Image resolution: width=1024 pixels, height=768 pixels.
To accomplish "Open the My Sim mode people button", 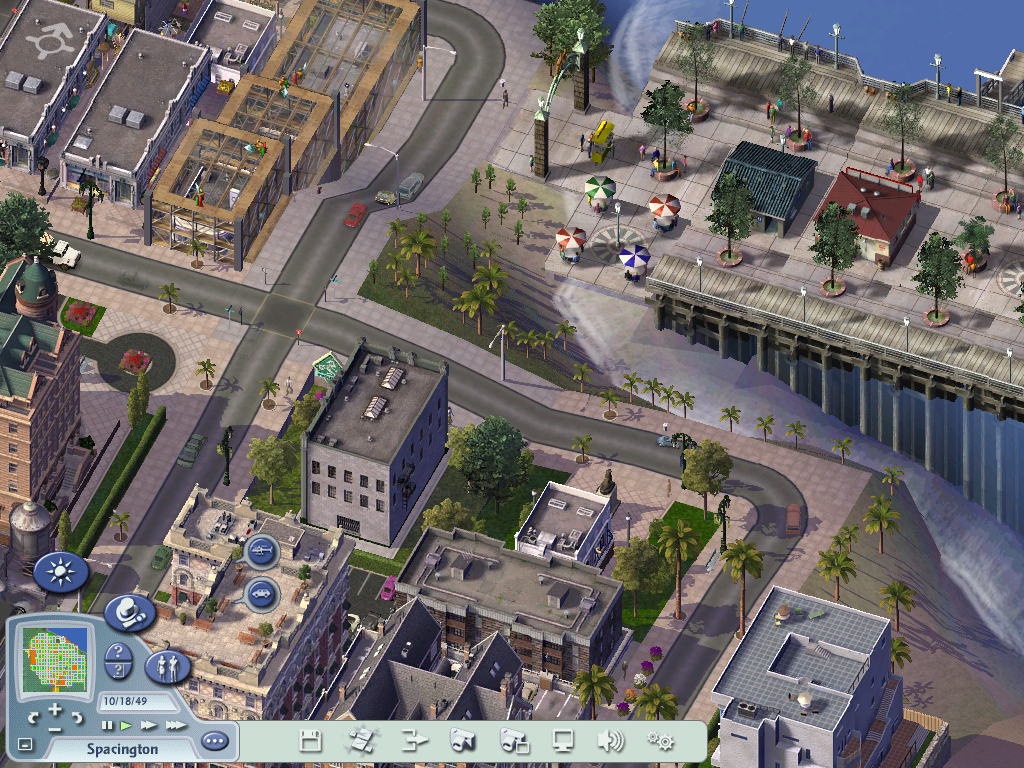I will 167,666.
